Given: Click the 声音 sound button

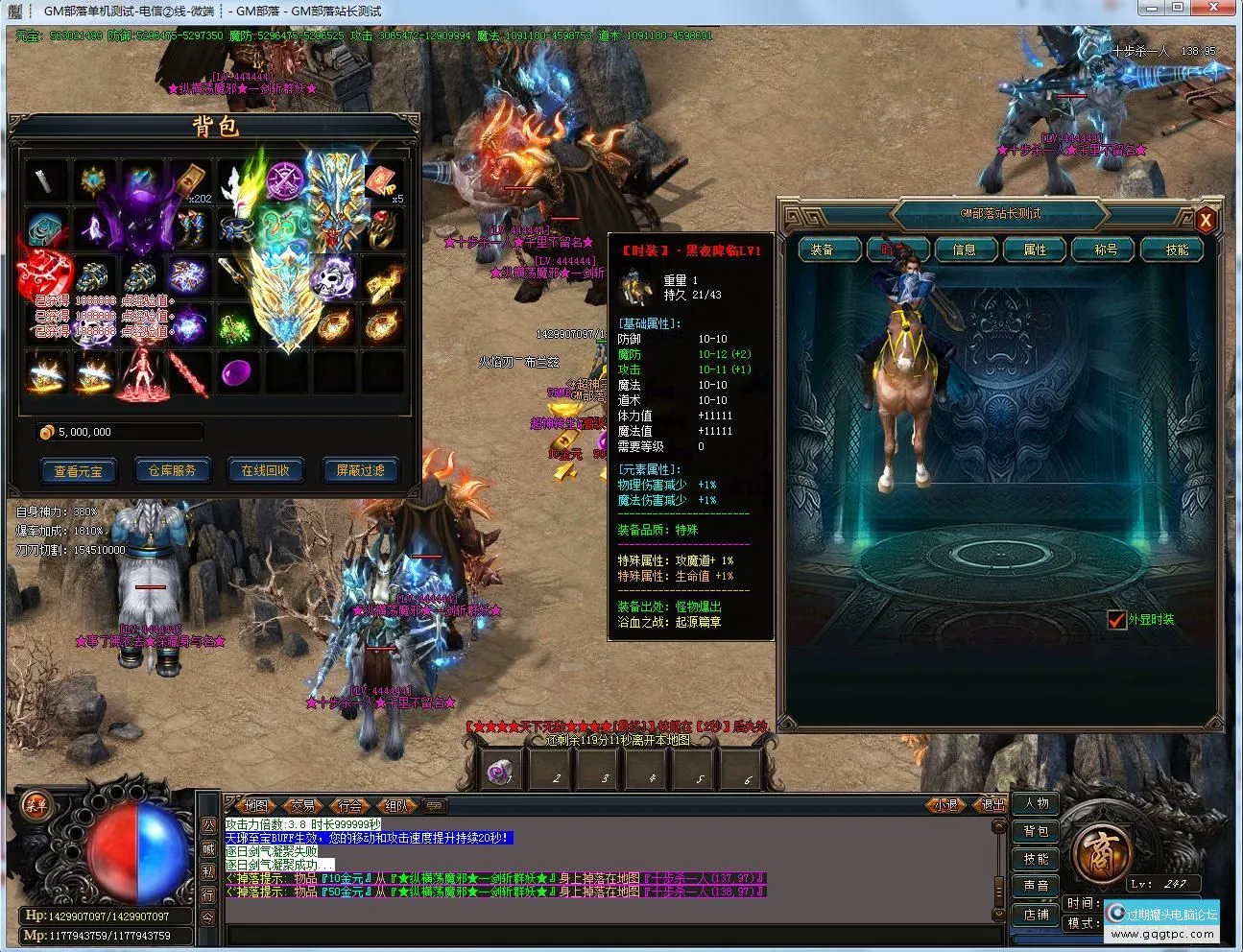Looking at the screenshot, I should pos(1037,886).
